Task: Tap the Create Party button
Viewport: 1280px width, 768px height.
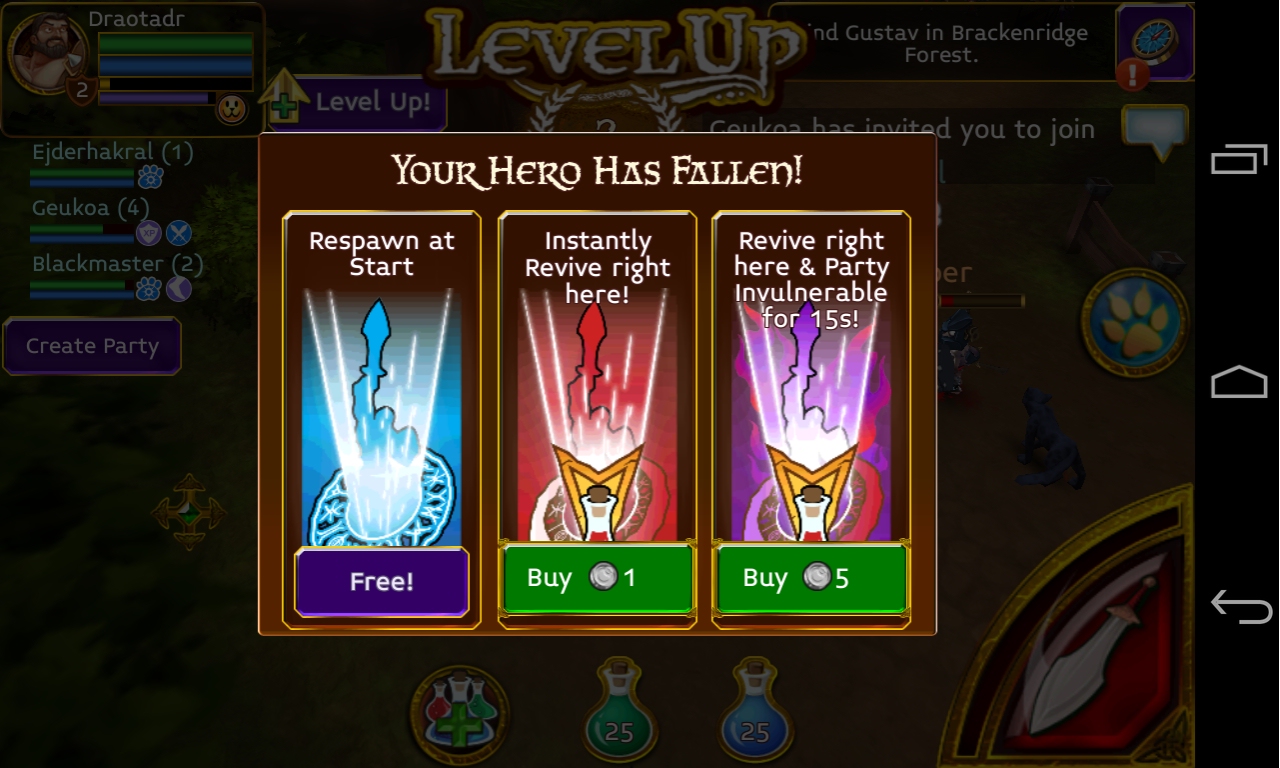Action: pos(92,346)
